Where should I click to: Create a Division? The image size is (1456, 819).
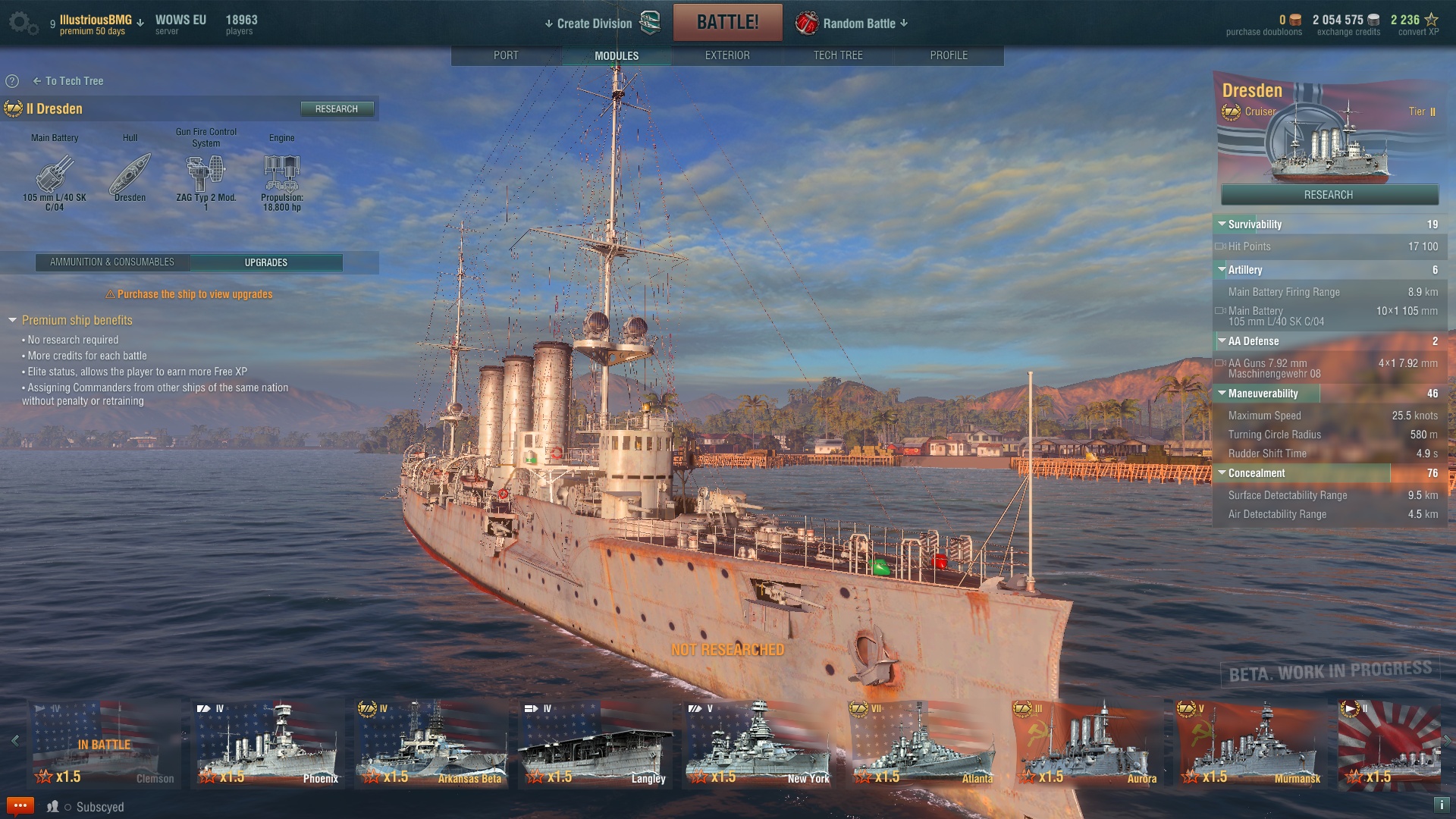point(595,24)
